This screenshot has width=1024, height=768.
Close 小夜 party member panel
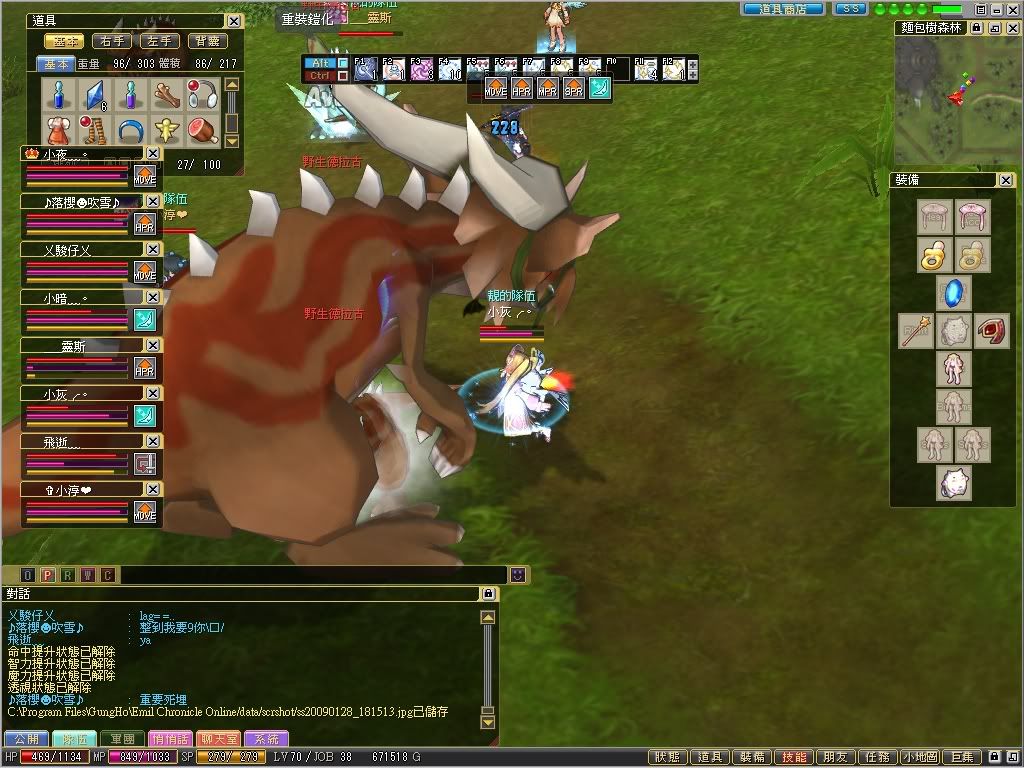pyautogui.click(x=152, y=153)
